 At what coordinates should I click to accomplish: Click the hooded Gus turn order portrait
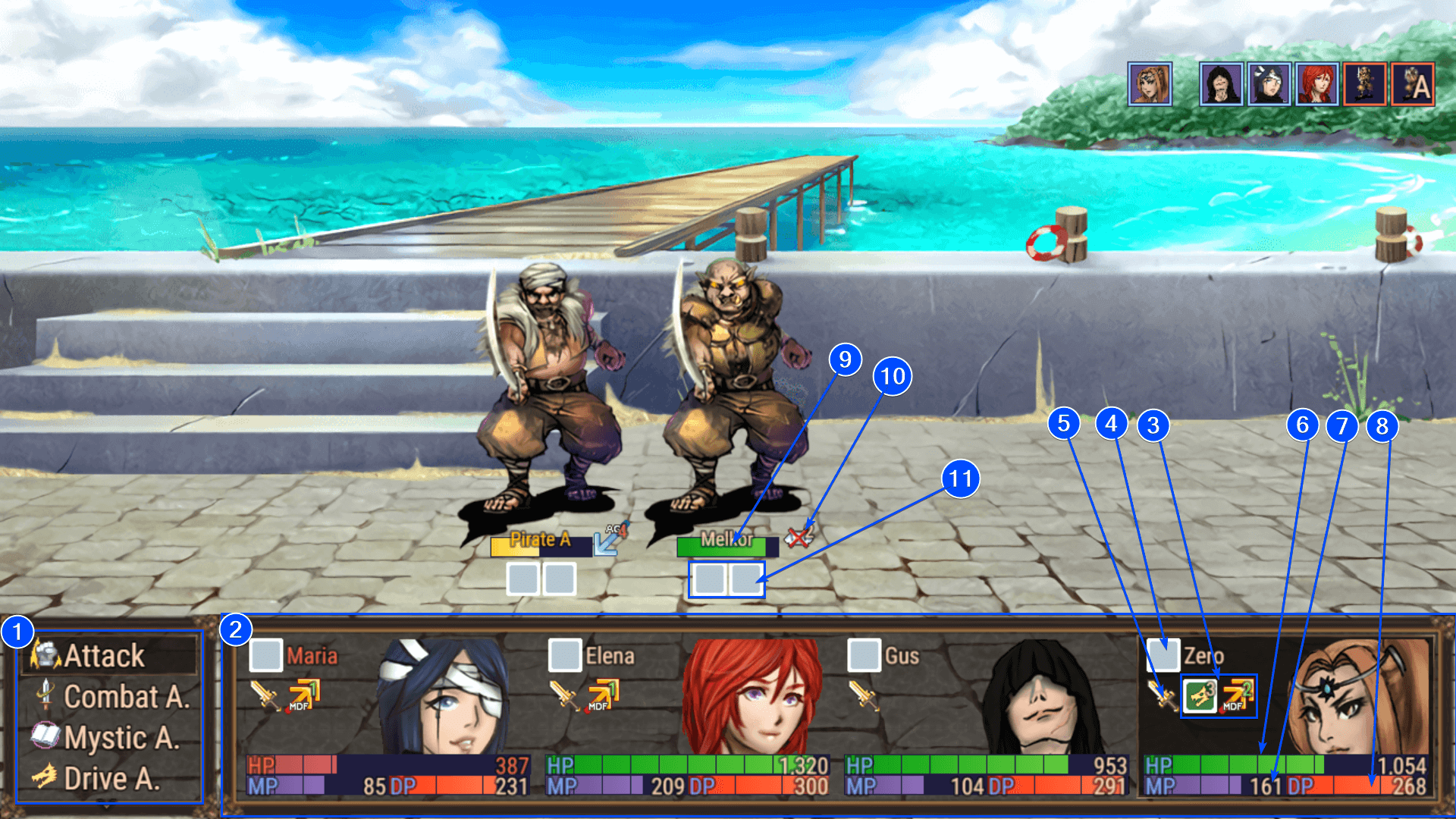[x=1221, y=84]
